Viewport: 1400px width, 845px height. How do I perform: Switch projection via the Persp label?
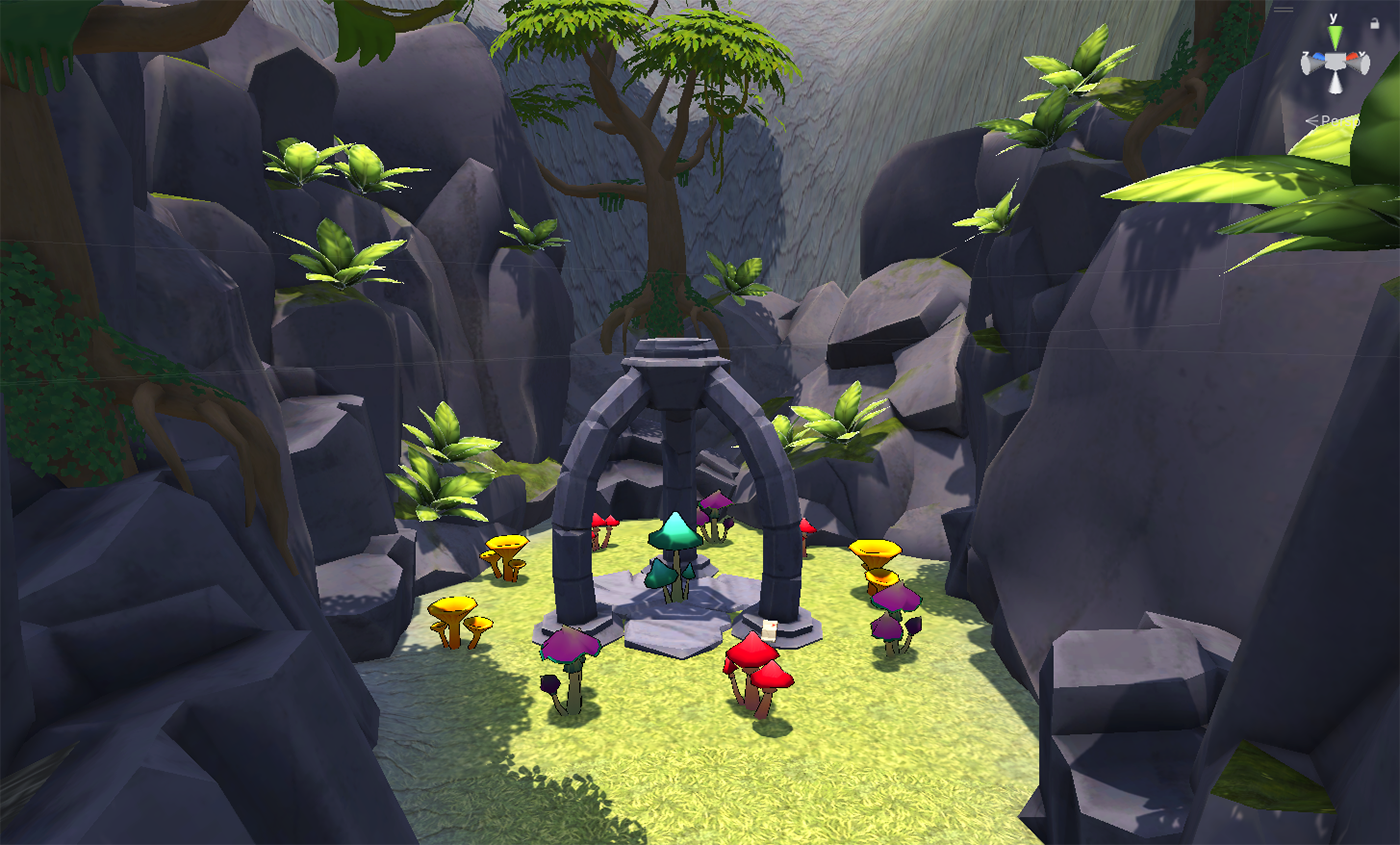click(x=1337, y=121)
